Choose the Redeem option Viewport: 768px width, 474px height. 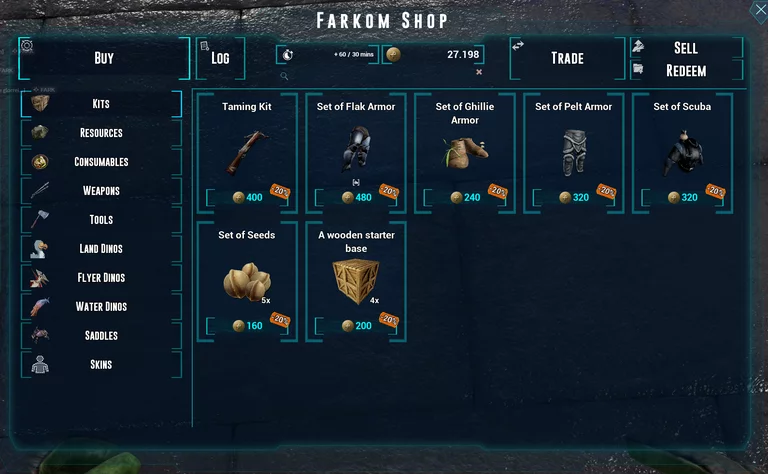686,71
